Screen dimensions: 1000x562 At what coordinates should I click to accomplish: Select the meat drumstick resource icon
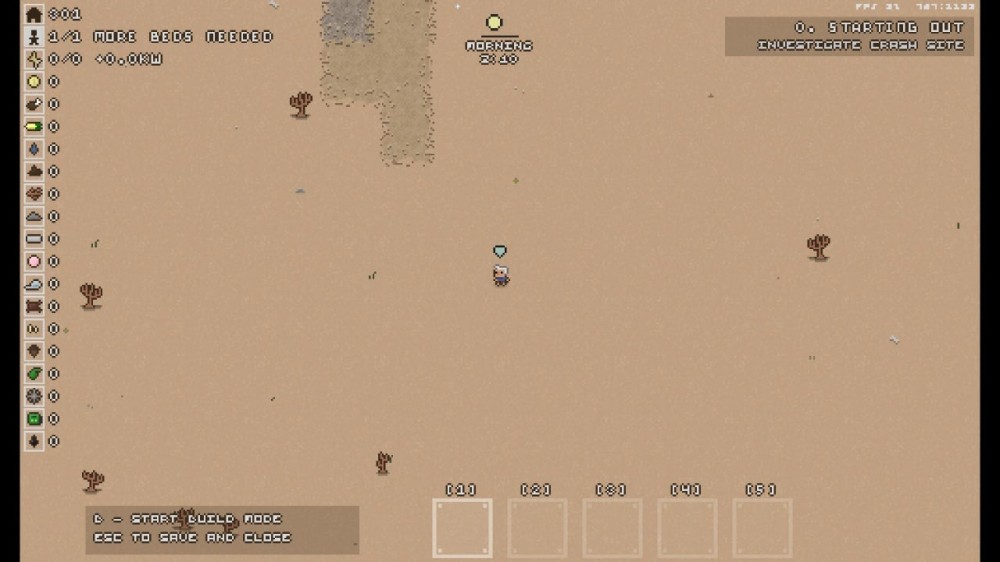click(34, 104)
